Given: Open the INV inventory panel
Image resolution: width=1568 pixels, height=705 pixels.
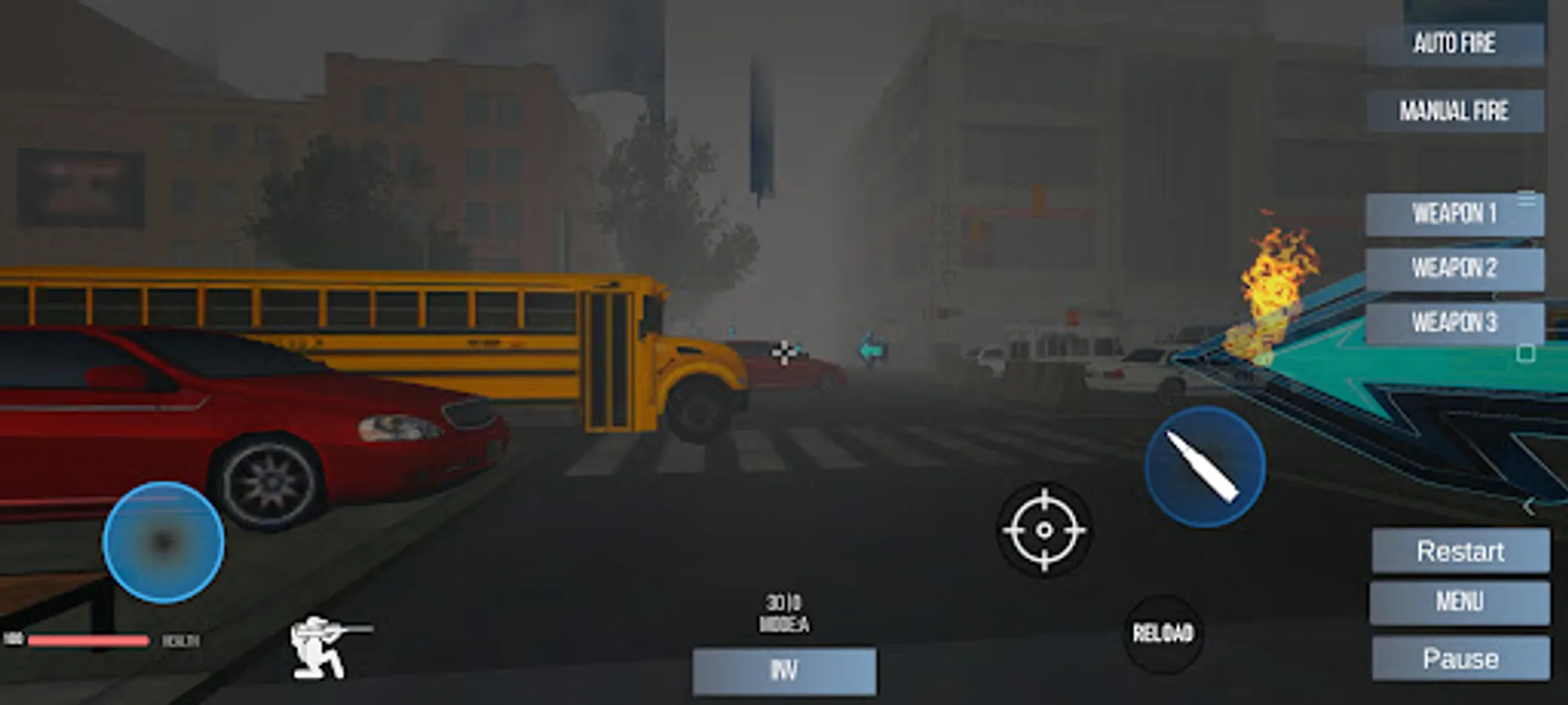Looking at the screenshot, I should click(784, 671).
